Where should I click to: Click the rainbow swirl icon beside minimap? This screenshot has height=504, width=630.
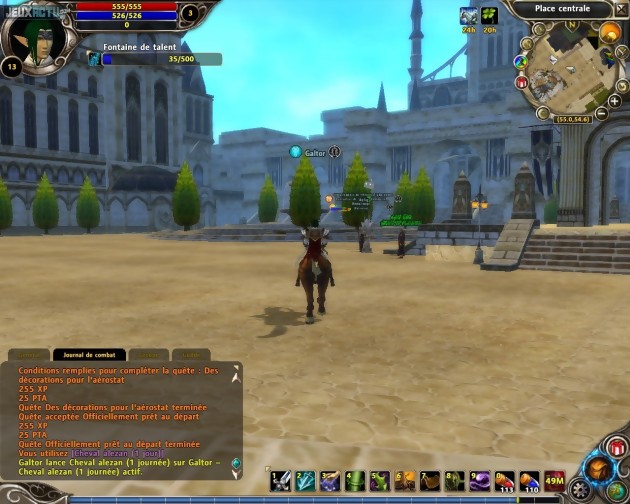pyautogui.click(x=520, y=61)
